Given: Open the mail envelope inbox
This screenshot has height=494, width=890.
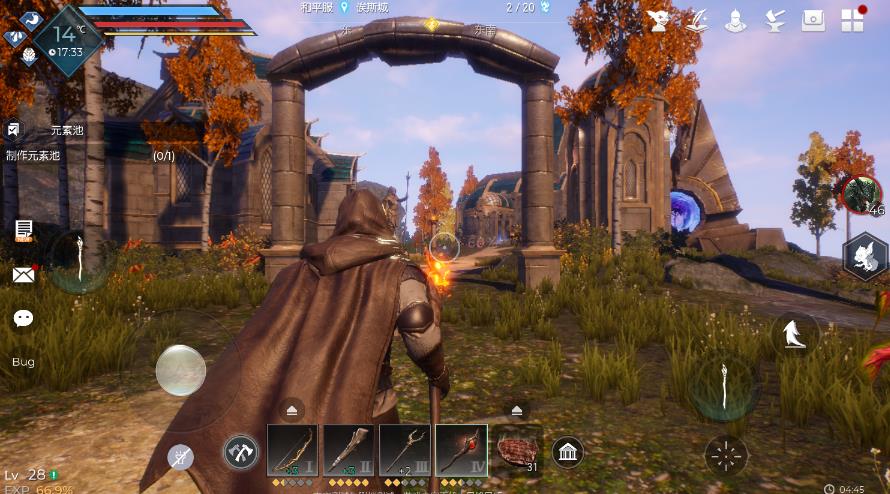Looking at the screenshot, I should click(x=23, y=274).
